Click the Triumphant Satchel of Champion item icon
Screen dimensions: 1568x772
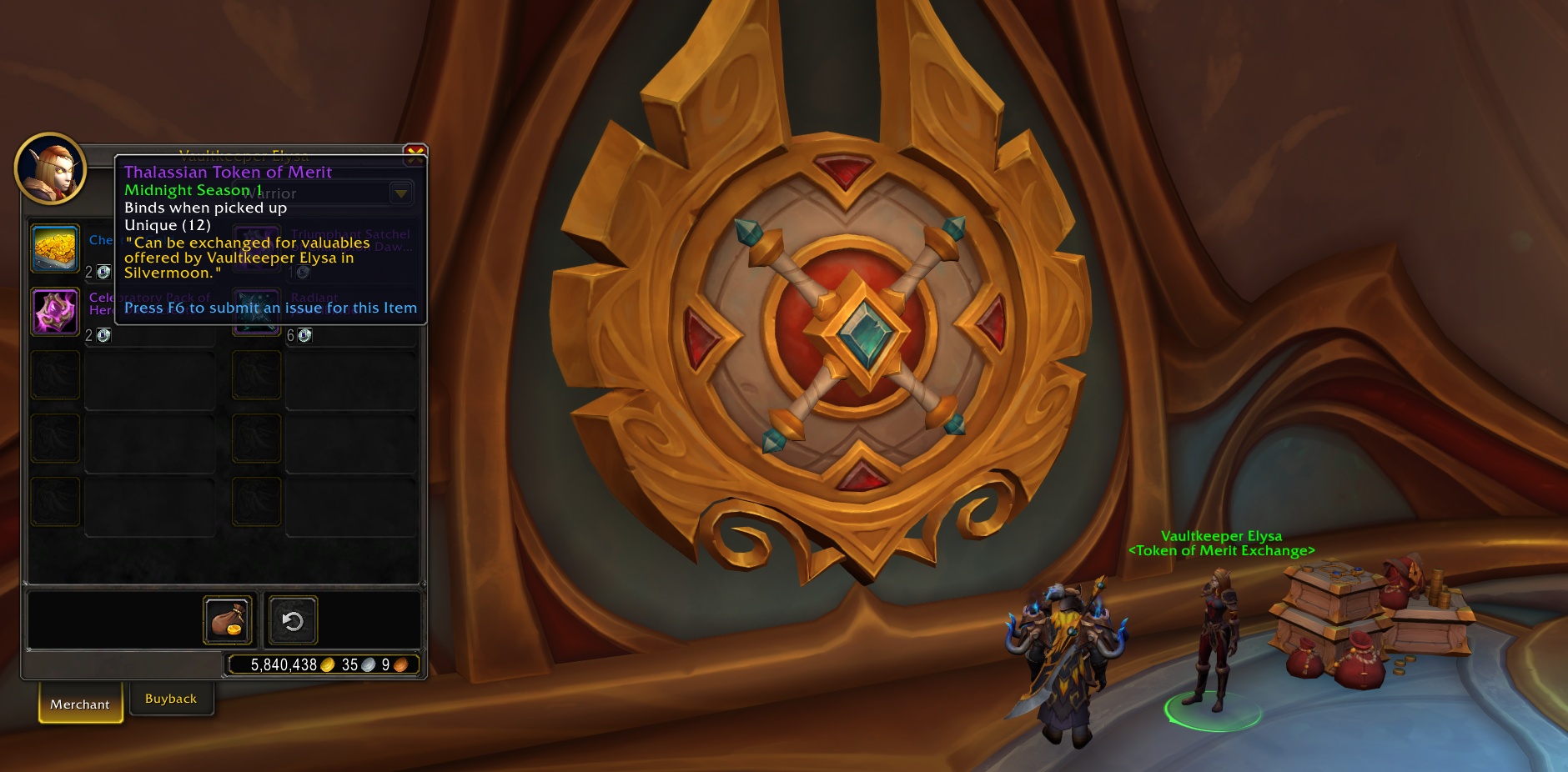click(x=257, y=248)
